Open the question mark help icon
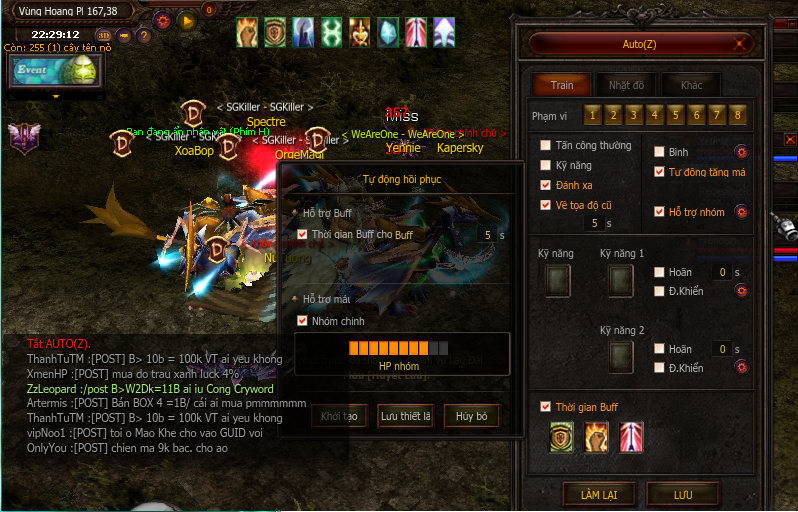The width and height of the screenshot is (798, 512). (143, 36)
